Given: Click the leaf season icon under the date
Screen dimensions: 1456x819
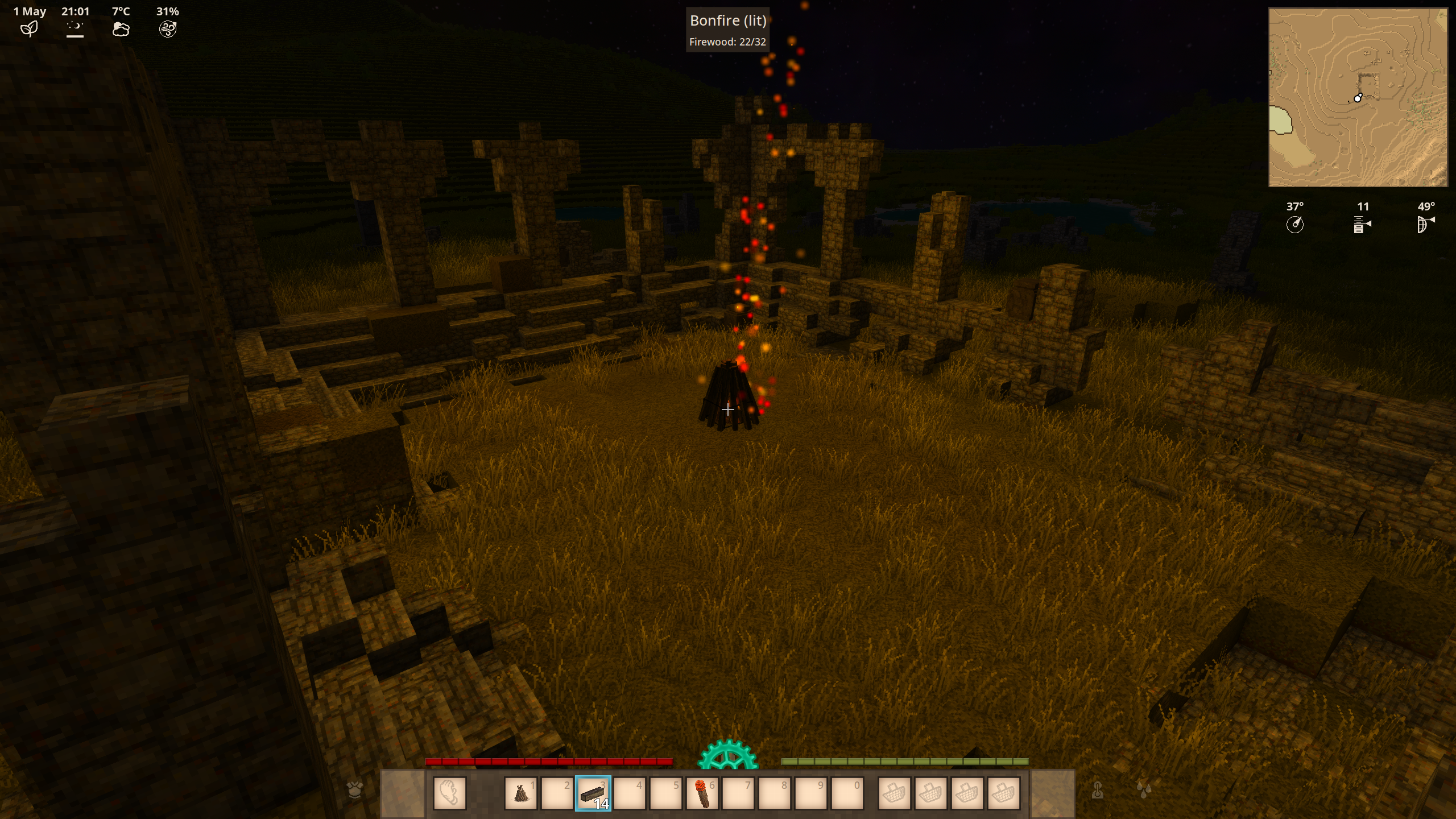Looking at the screenshot, I should 29,29.
